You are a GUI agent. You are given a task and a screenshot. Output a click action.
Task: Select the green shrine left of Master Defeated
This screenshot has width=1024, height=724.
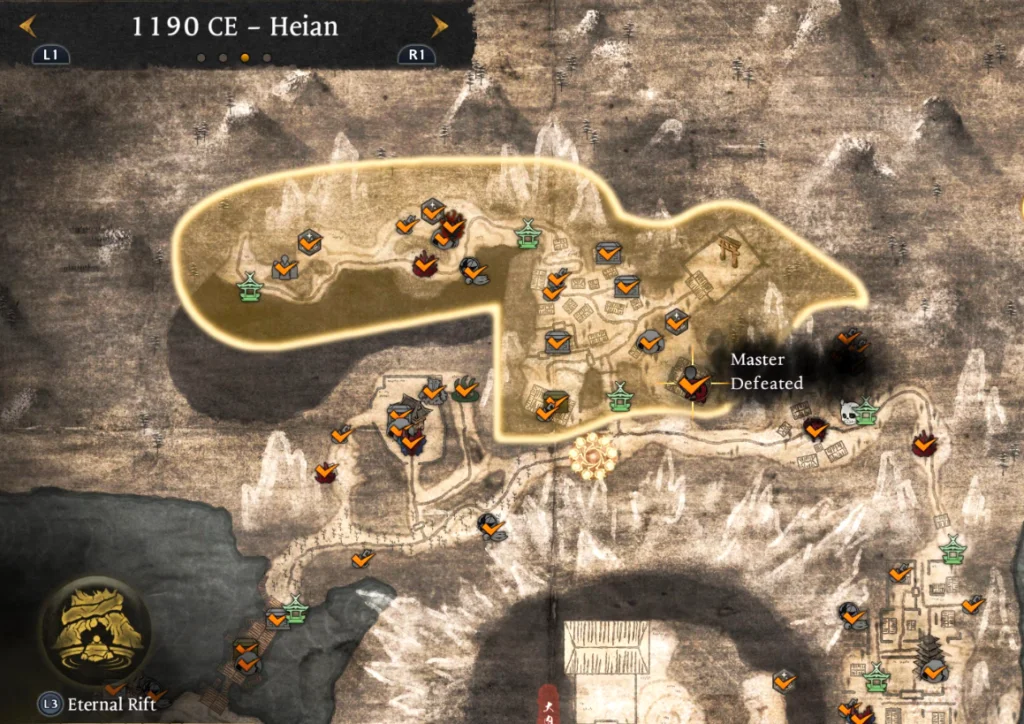pos(621,397)
